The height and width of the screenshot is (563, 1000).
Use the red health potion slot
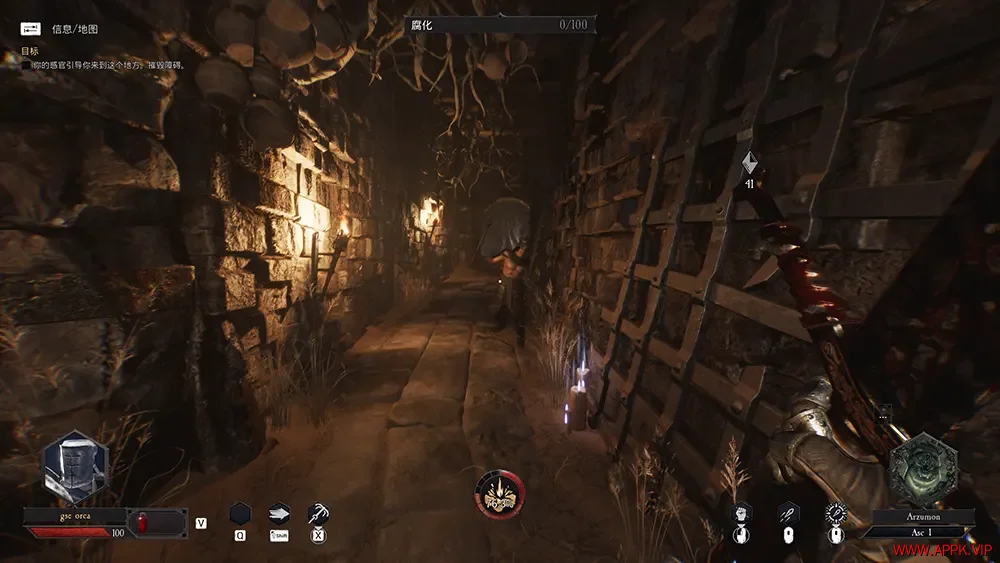pyautogui.click(x=141, y=522)
